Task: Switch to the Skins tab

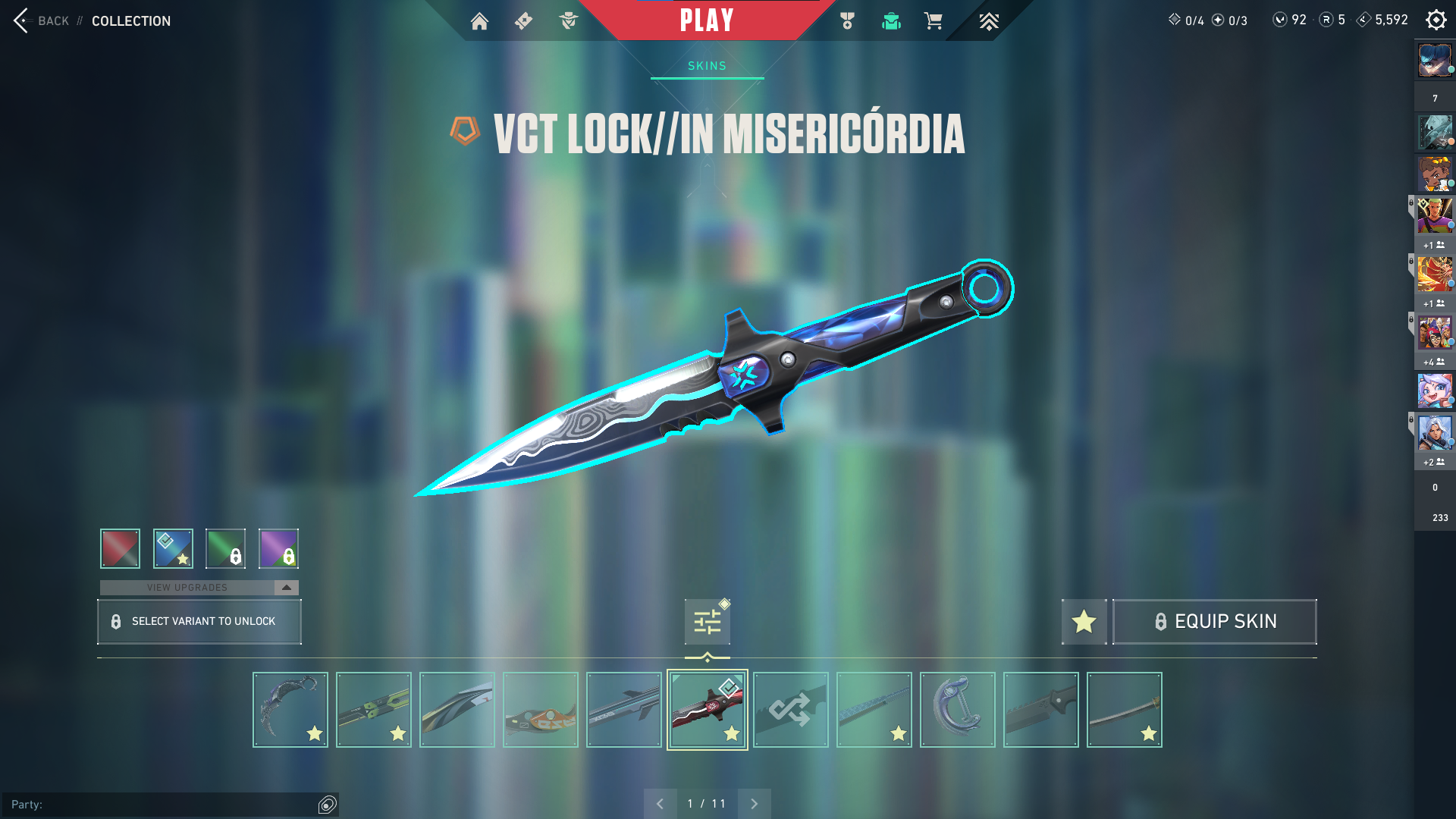Action: click(x=707, y=66)
